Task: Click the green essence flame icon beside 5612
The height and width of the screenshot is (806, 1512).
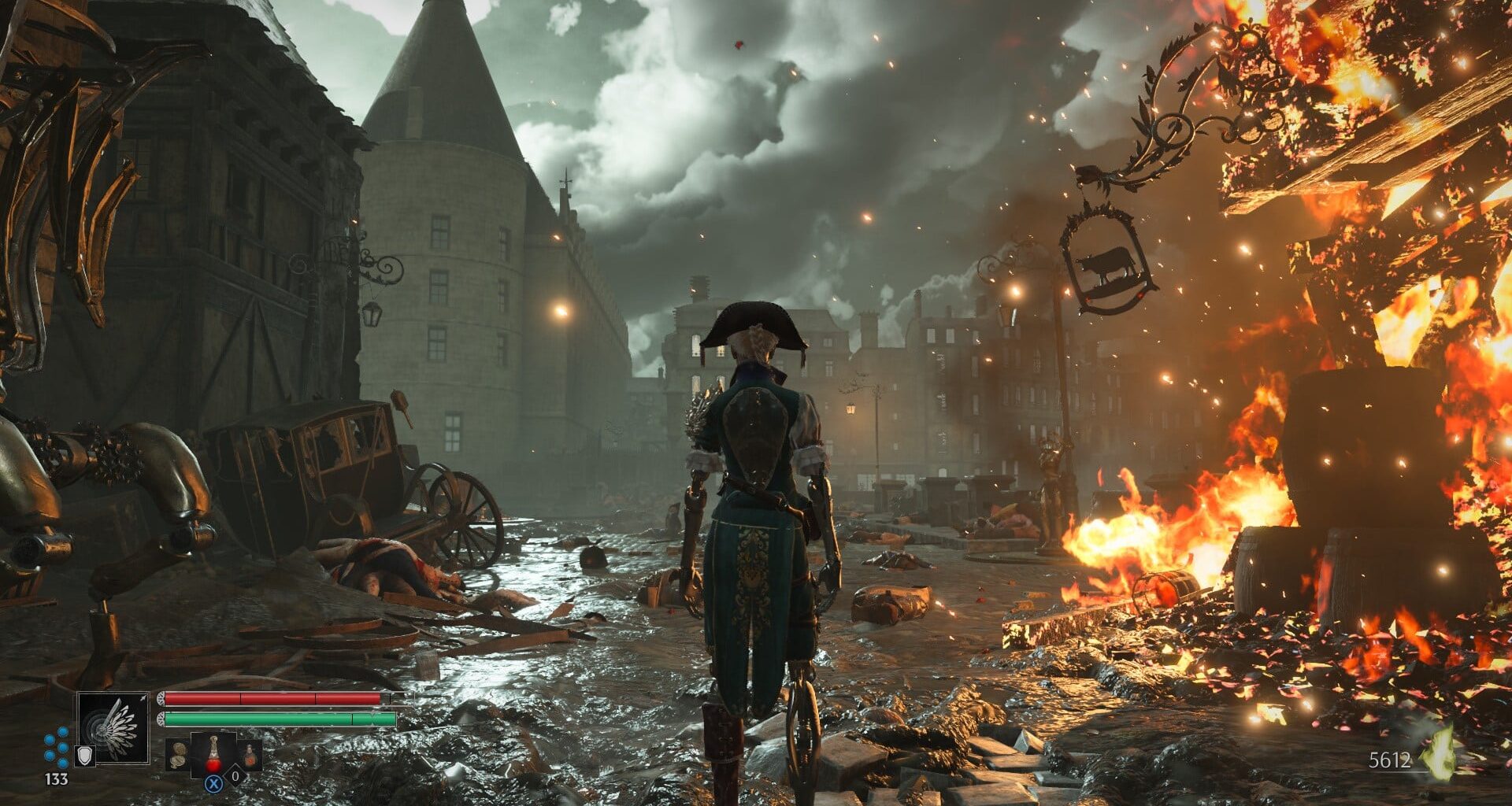Action: pyautogui.click(x=1438, y=753)
